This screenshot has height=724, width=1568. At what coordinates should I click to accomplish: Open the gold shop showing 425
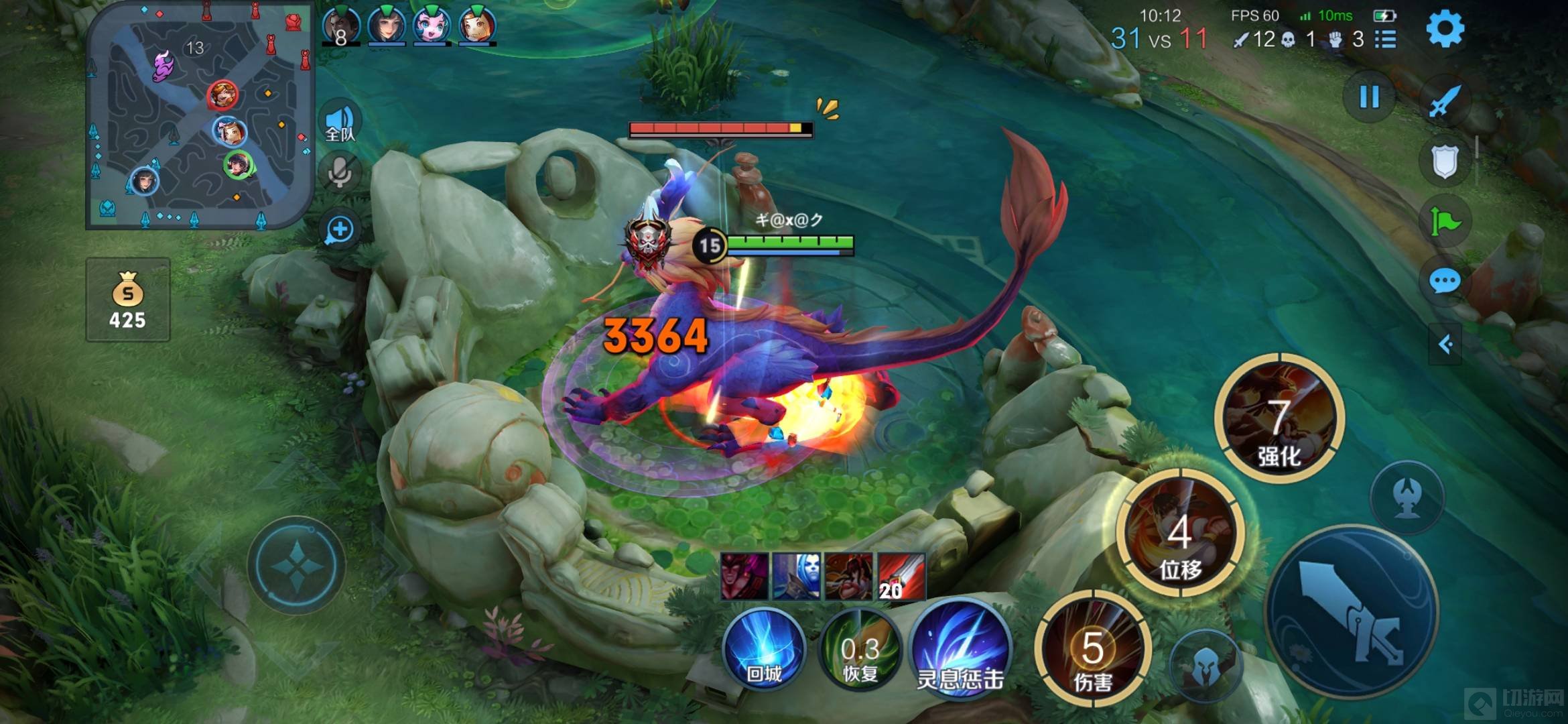128,300
